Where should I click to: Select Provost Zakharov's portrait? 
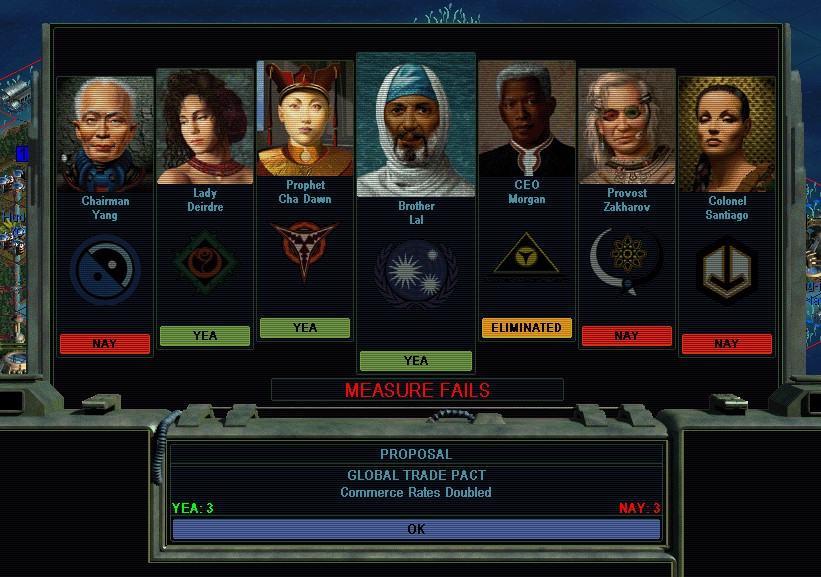pos(627,126)
